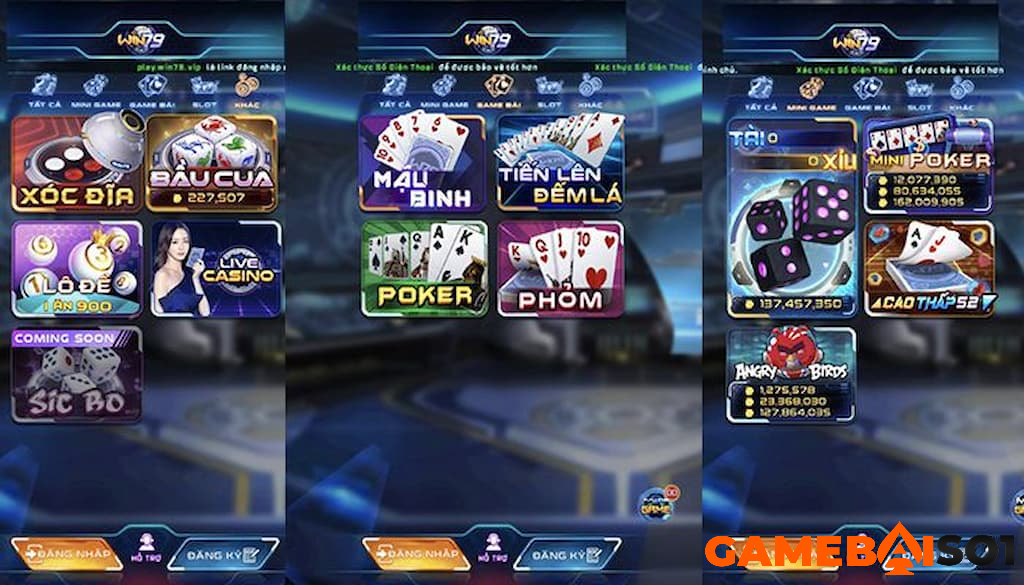
Task: Choose the coming soon Sic Bo tile
Action: click(x=76, y=374)
